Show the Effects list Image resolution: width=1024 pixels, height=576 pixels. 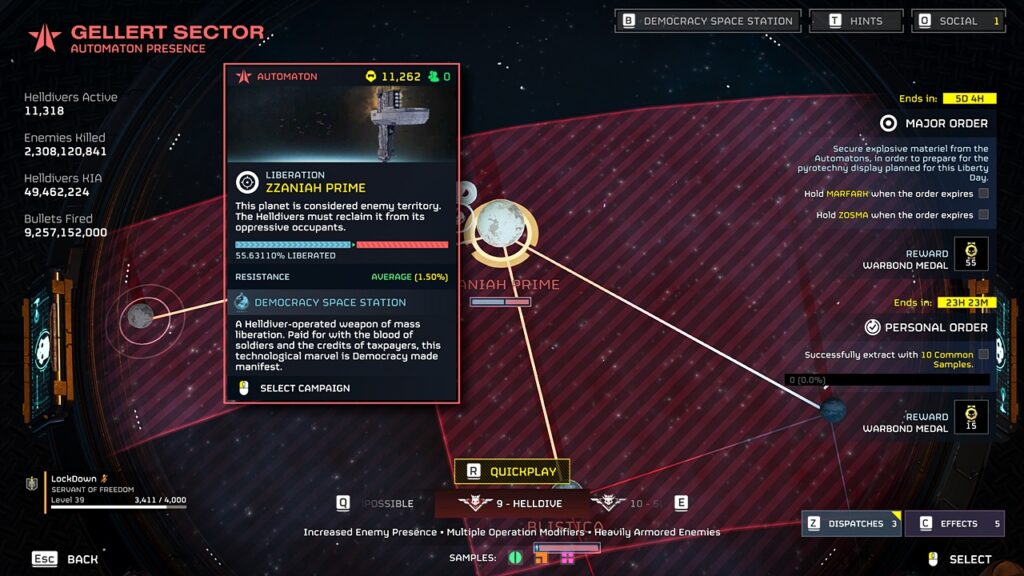click(954, 523)
